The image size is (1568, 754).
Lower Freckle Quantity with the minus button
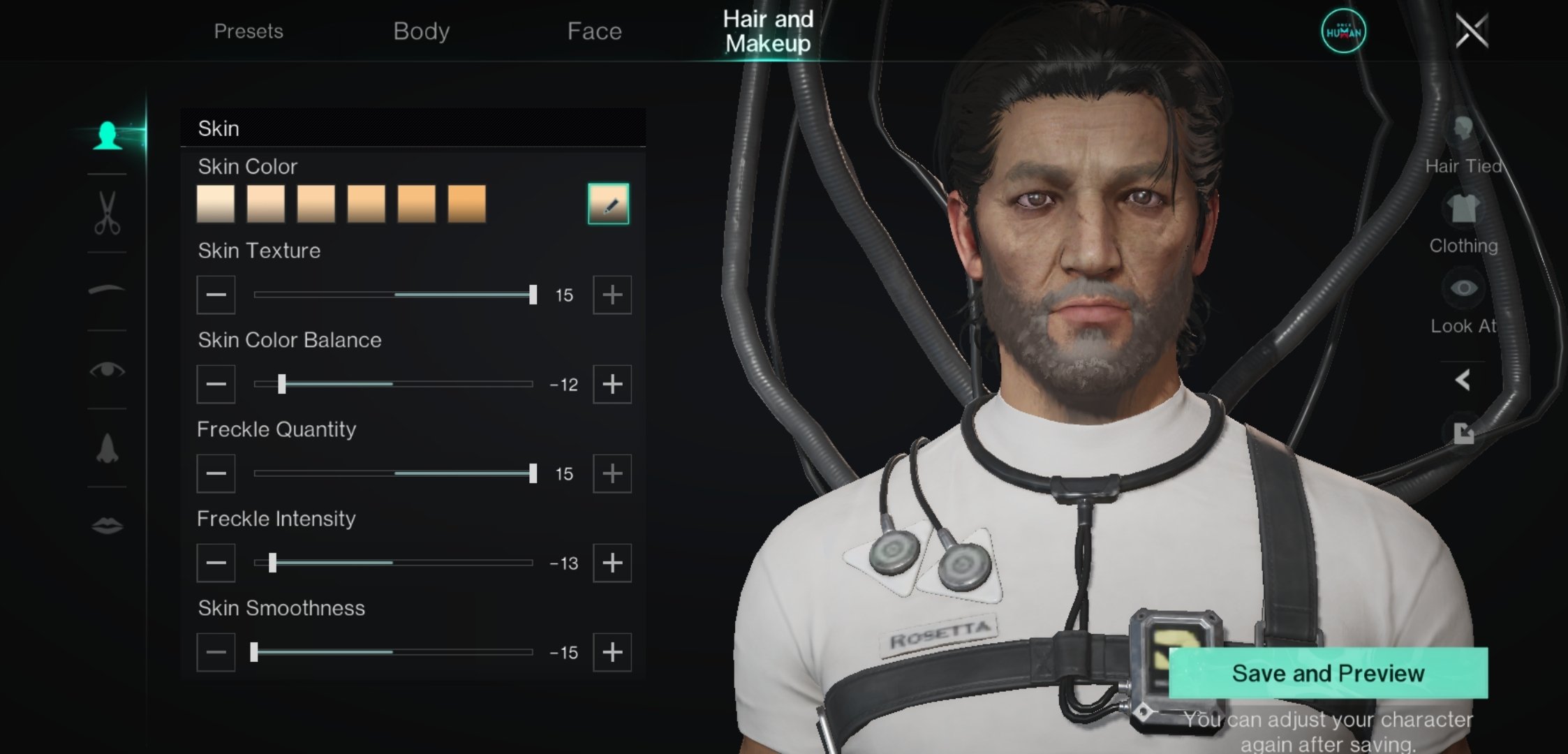pyautogui.click(x=216, y=473)
